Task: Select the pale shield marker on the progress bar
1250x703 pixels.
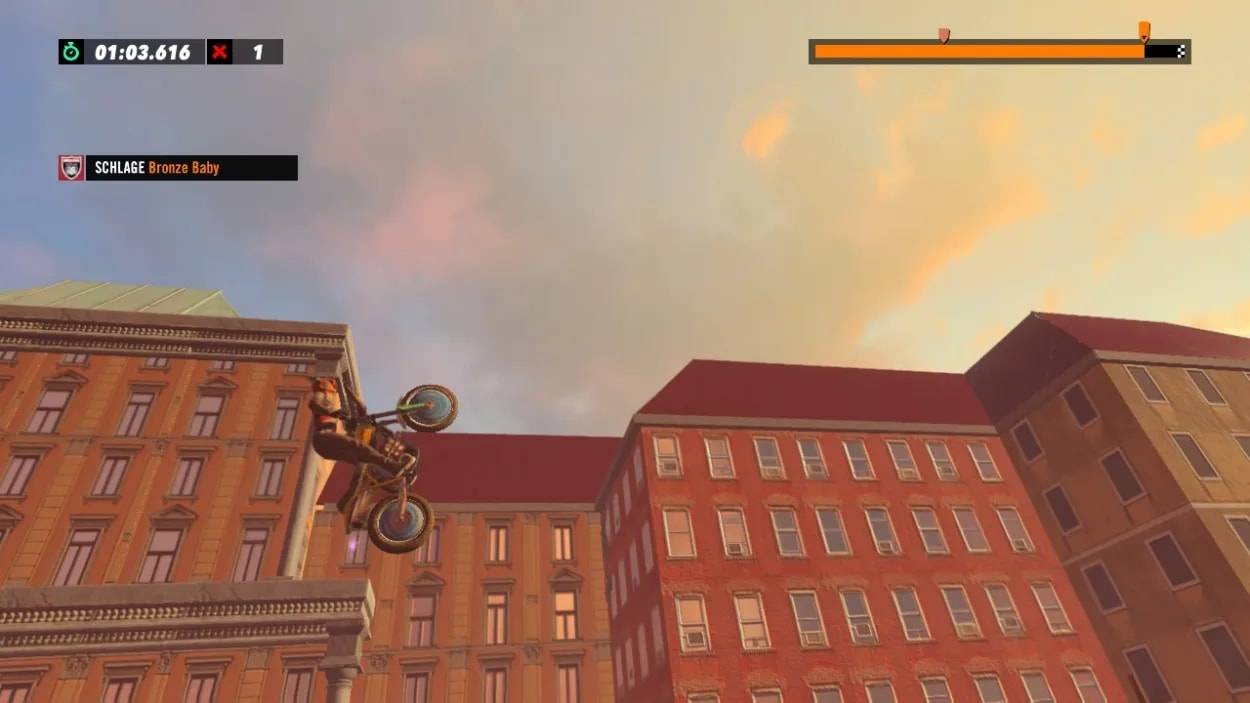Action: (943, 35)
